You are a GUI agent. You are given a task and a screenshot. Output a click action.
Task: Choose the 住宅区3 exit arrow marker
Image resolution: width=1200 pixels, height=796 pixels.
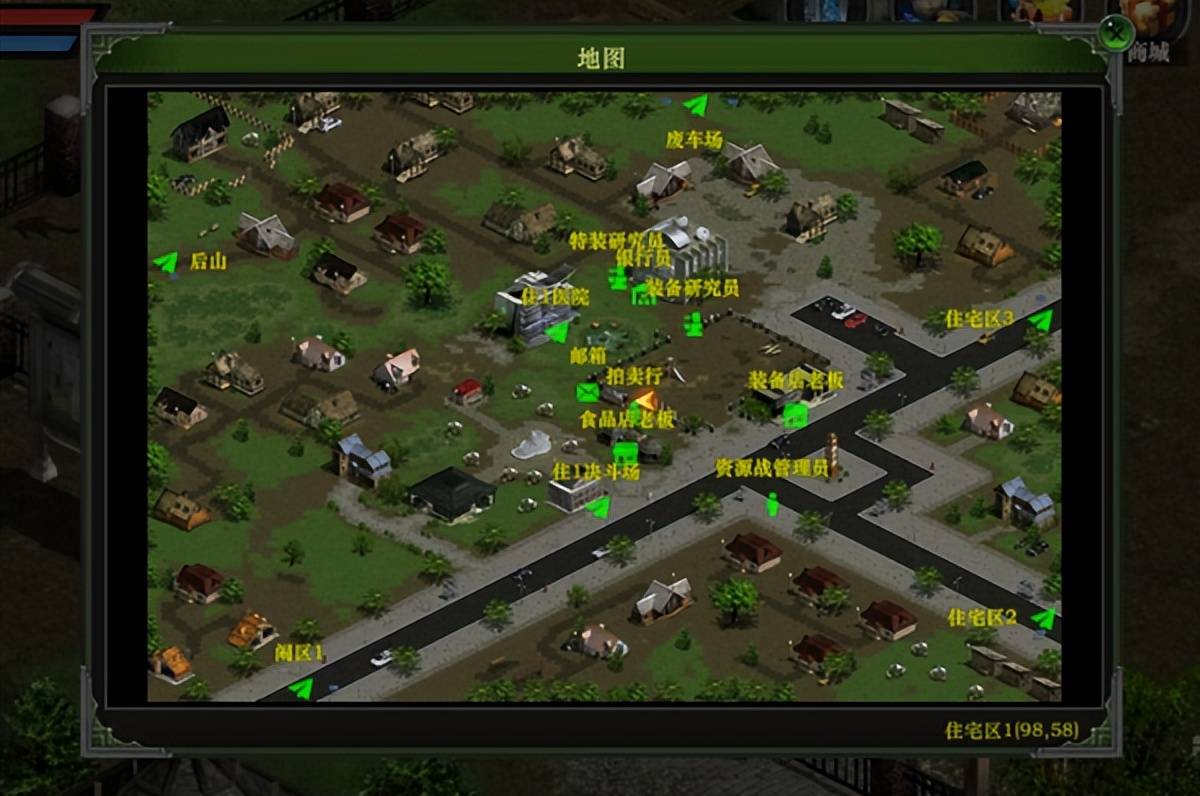[1041, 320]
